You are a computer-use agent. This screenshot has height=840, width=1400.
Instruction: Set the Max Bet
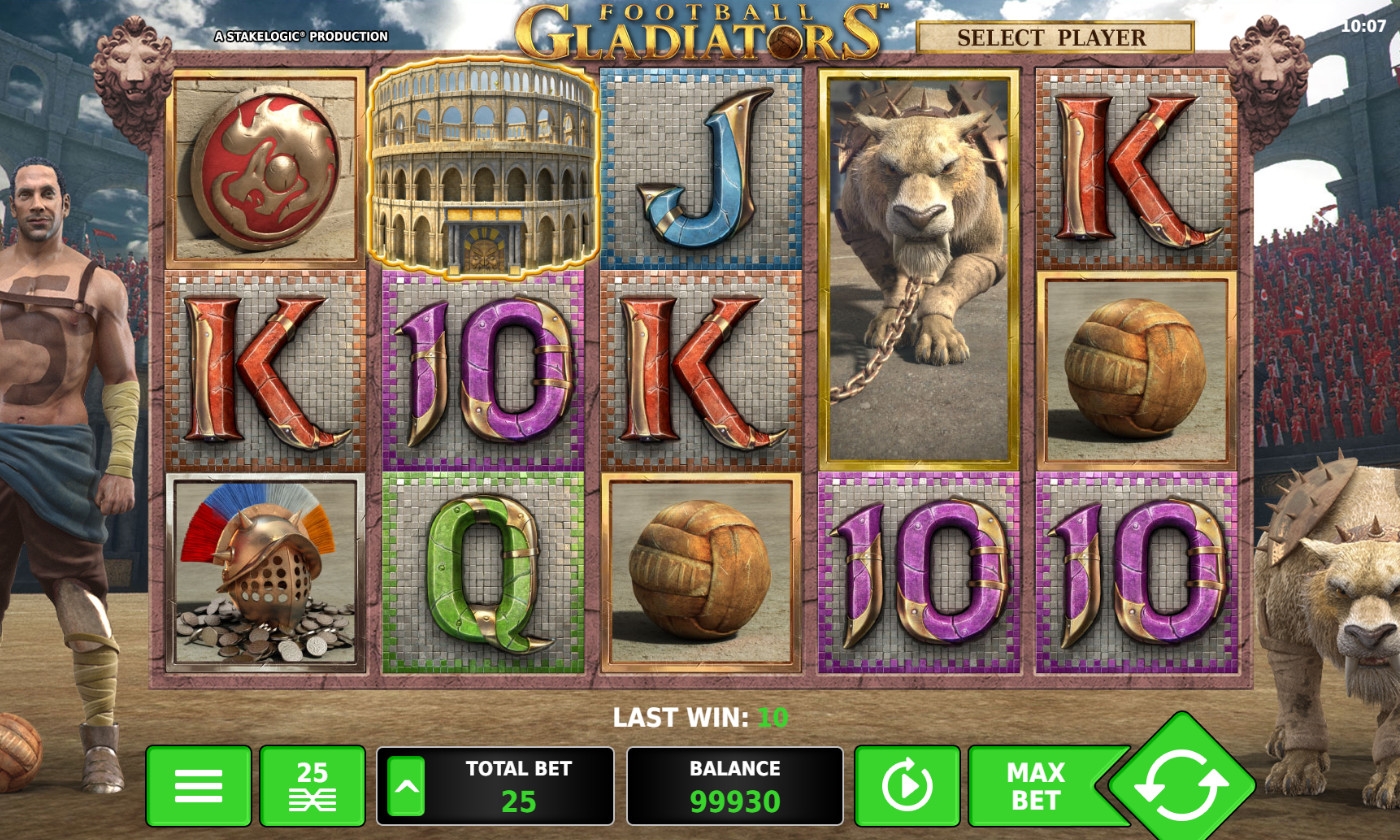pyautogui.click(x=1036, y=786)
